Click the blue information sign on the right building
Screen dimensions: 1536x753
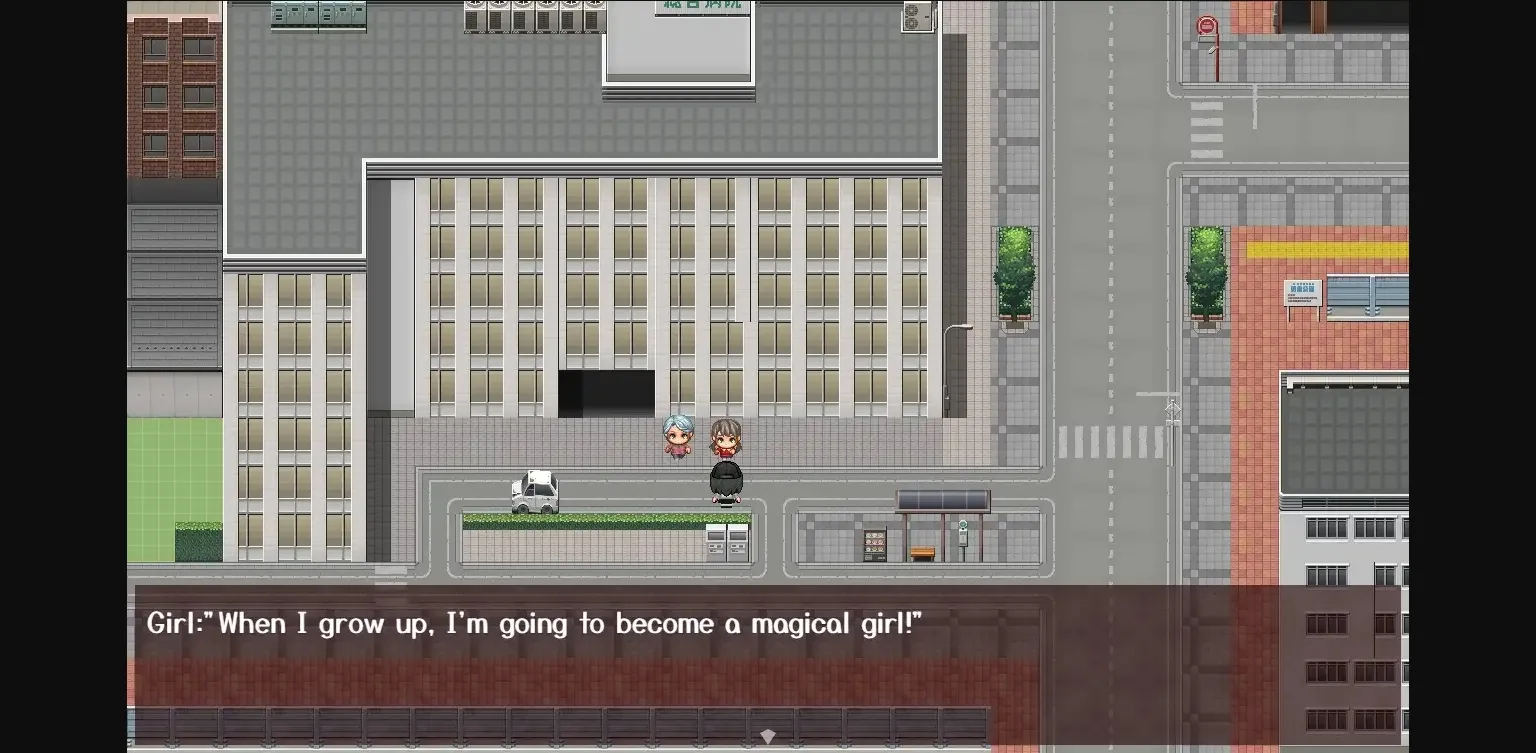[x=1302, y=294]
